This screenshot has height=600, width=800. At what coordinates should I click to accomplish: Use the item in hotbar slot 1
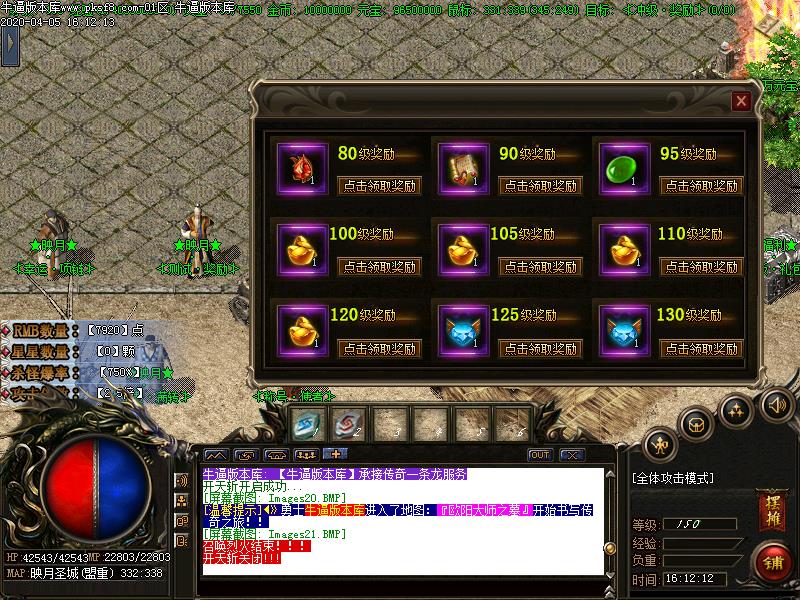point(304,425)
